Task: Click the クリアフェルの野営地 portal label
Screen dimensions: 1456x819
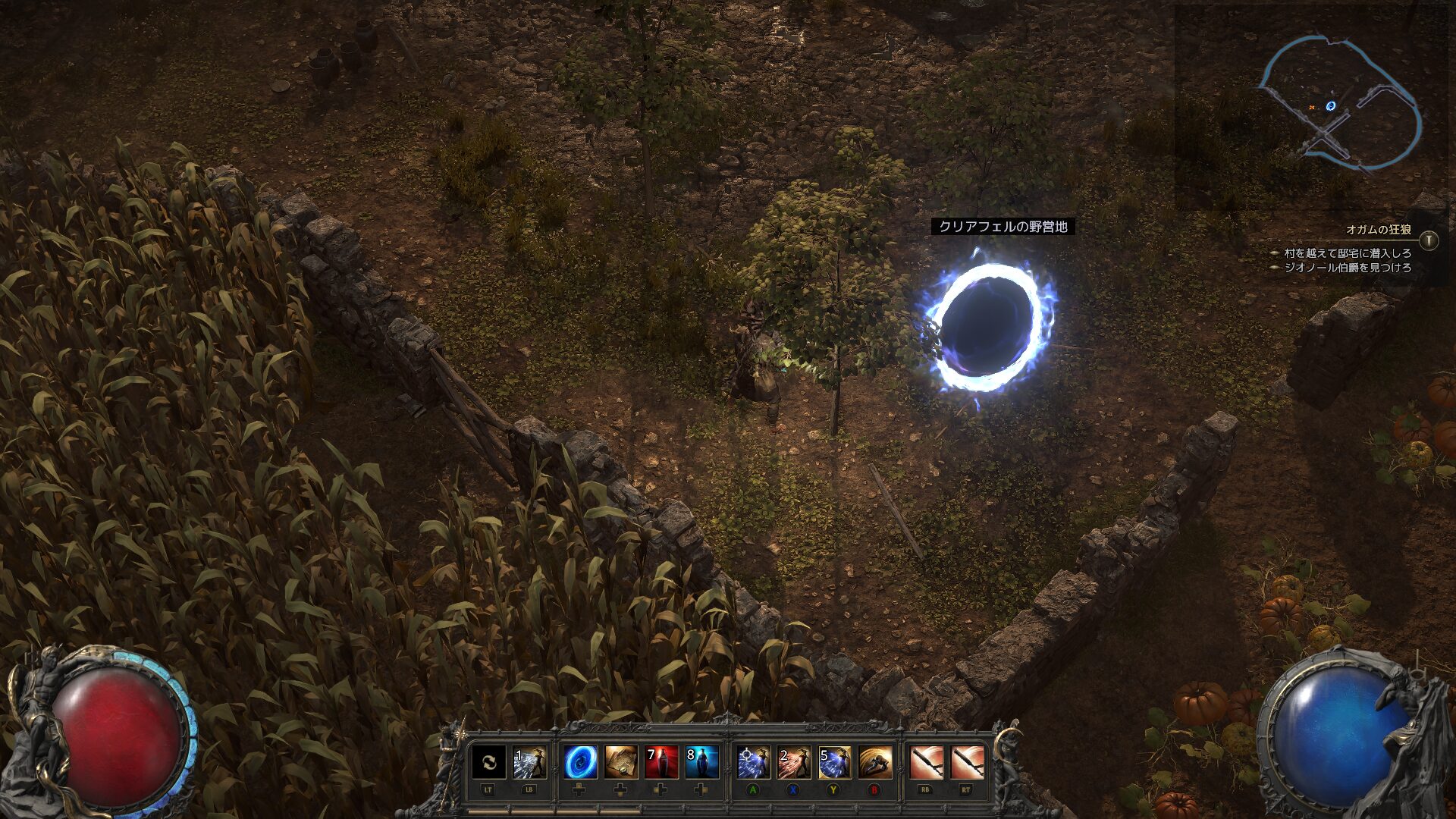Action: [1003, 227]
